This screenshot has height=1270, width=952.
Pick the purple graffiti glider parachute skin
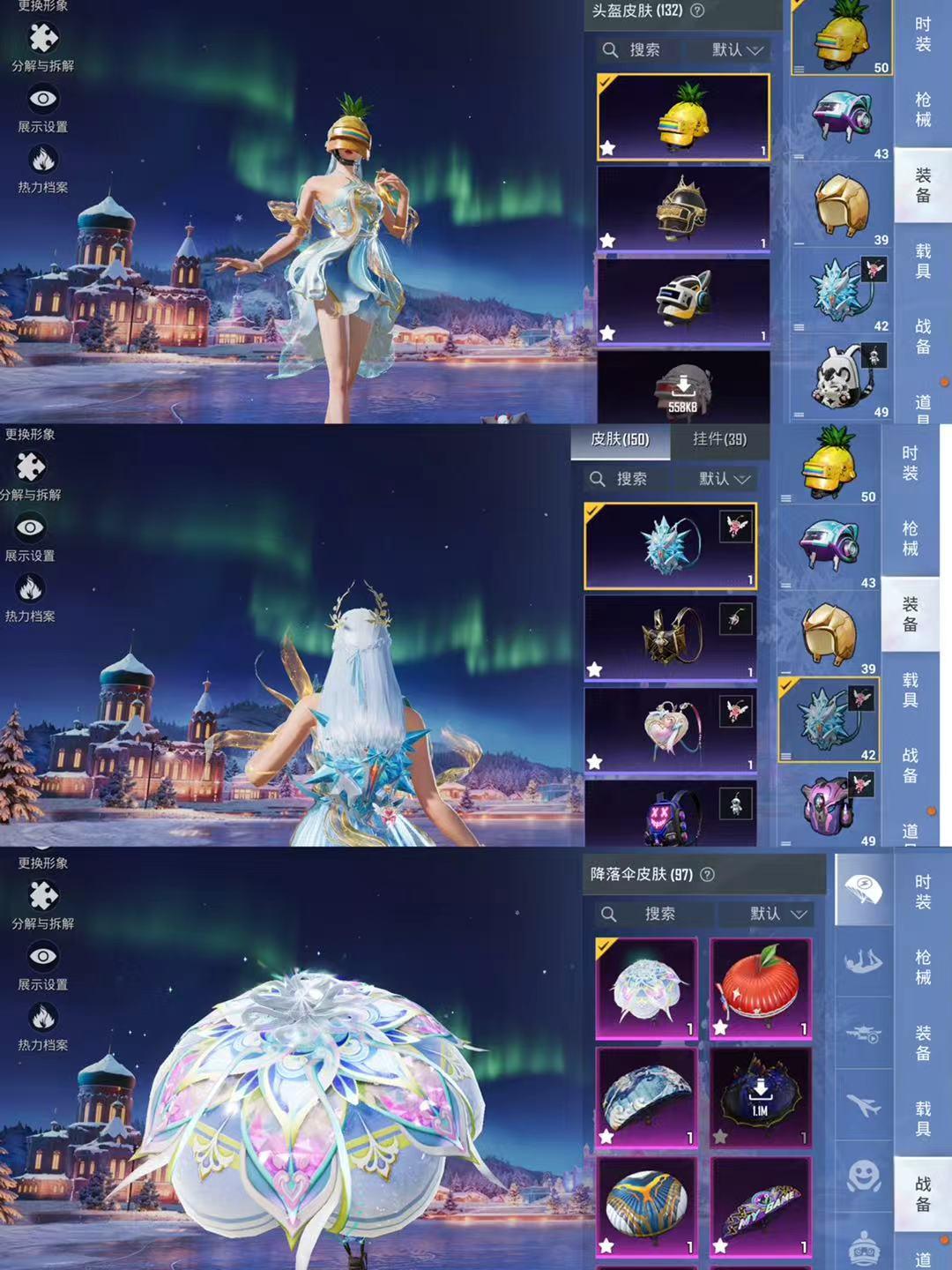click(760, 1206)
